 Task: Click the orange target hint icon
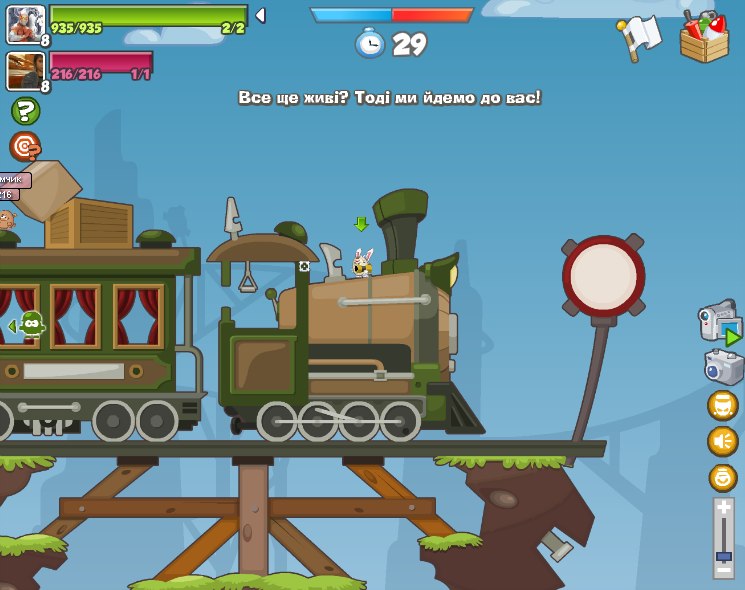pyautogui.click(x=25, y=147)
